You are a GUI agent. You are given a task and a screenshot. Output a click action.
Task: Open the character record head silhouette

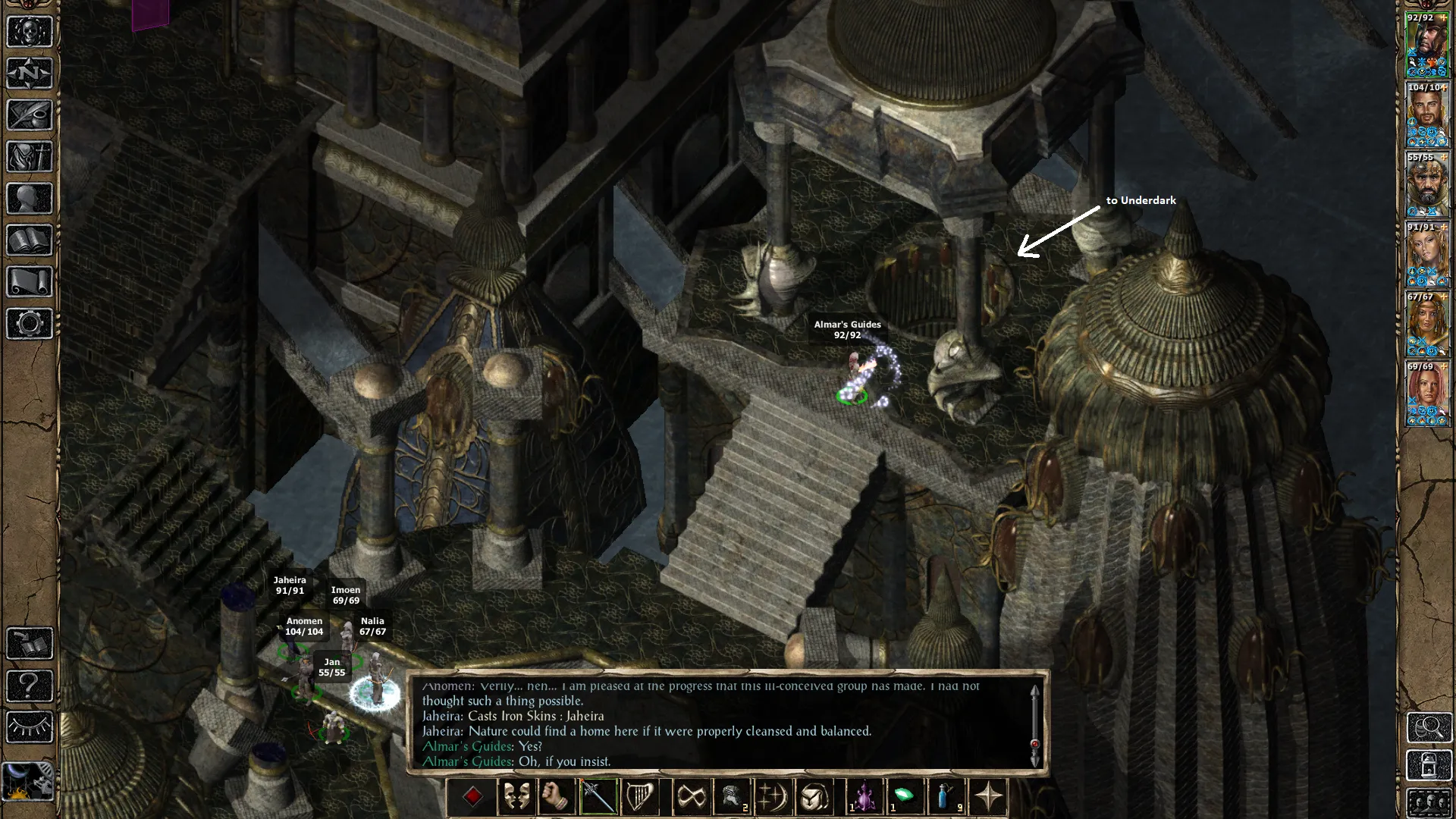pyautogui.click(x=30, y=199)
